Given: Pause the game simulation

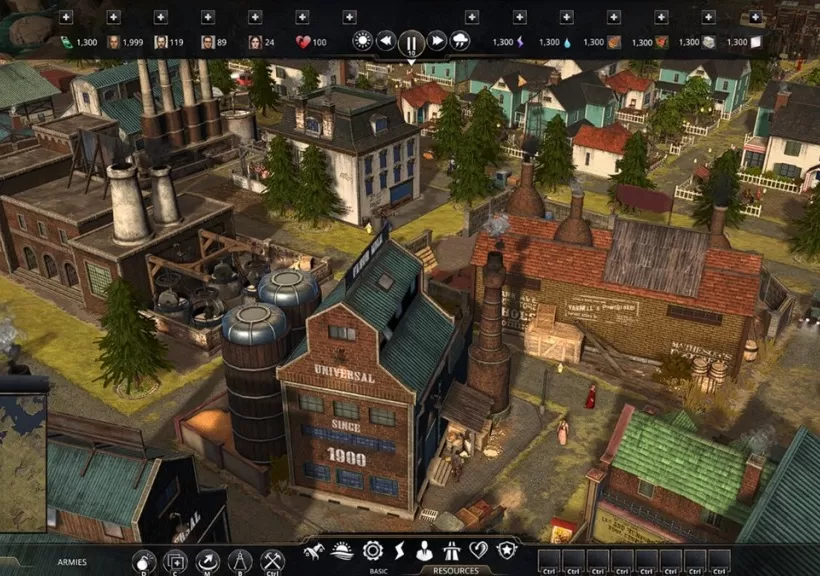Looking at the screenshot, I should (x=411, y=43).
